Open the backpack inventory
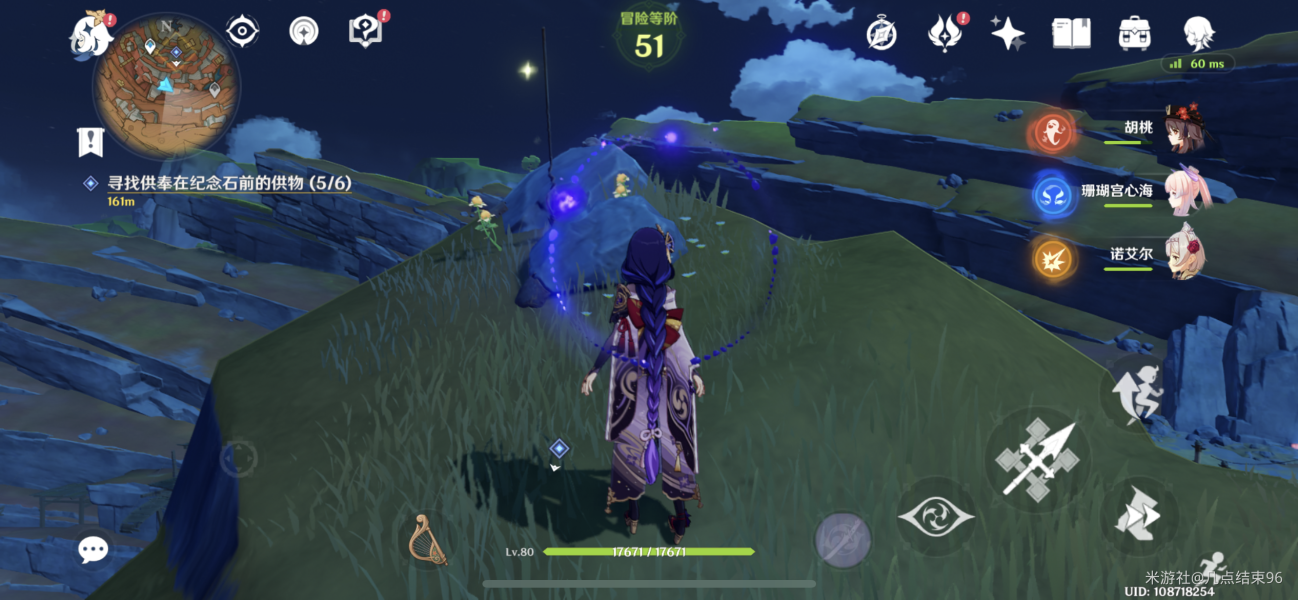Viewport: 1298px width, 600px height. click(x=1133, y=33)
